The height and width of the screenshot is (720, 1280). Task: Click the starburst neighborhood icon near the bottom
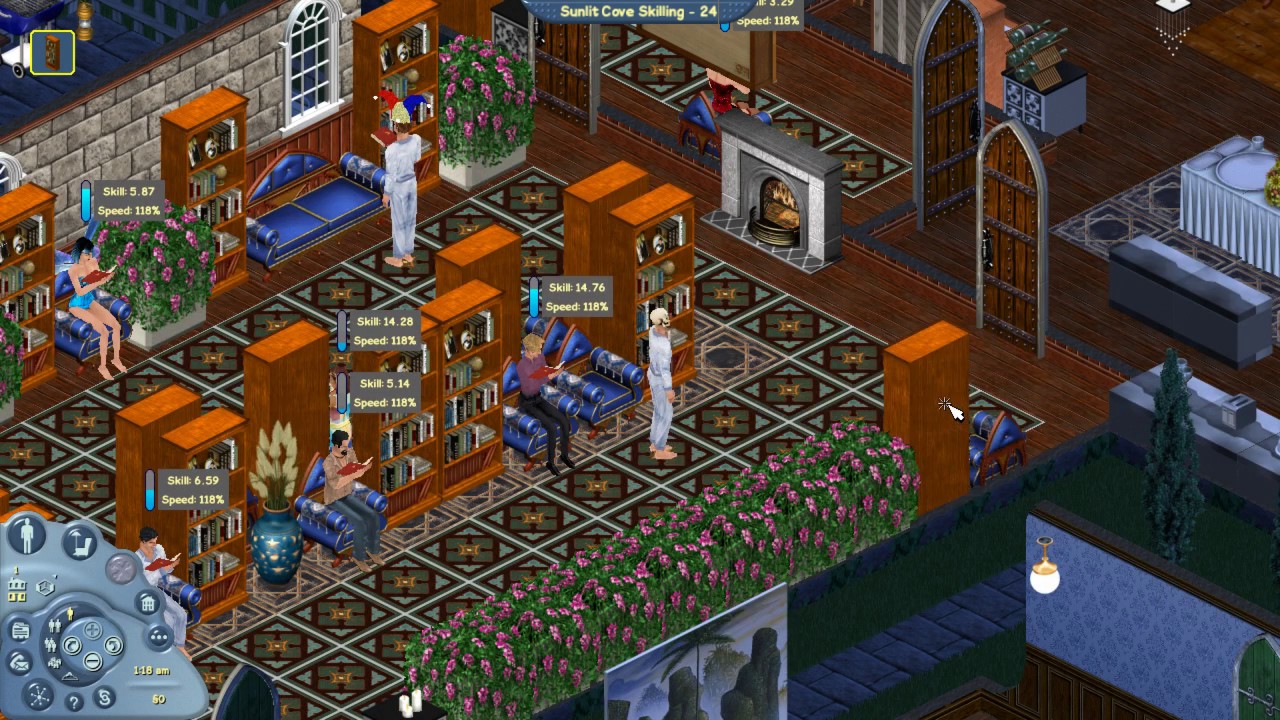[38, 697]
